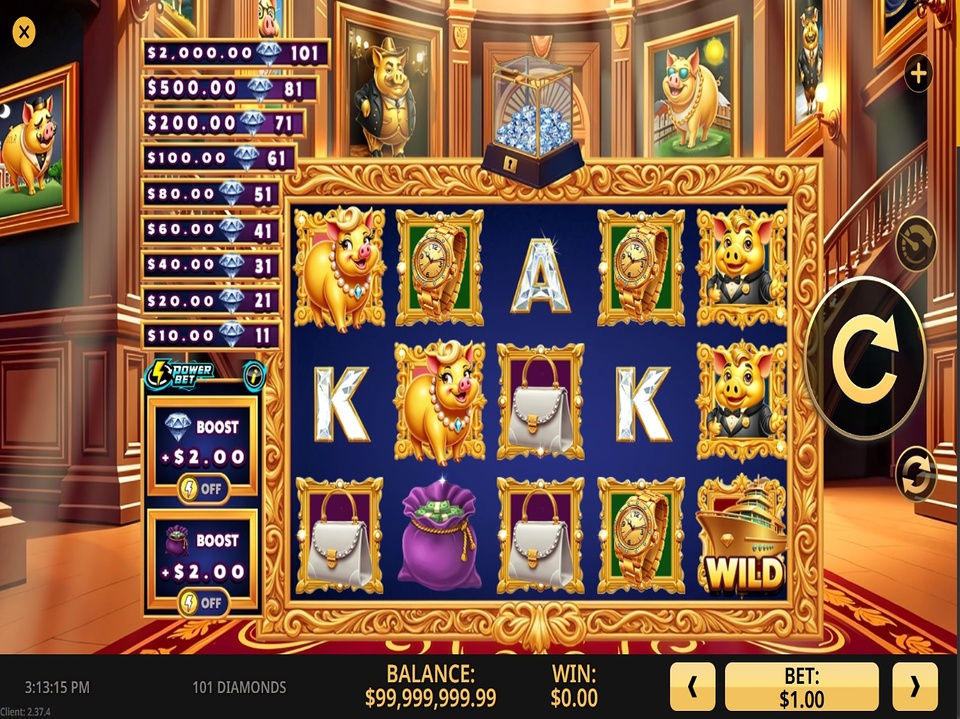Image resolution: width=960 pixels, height=719 pixels.
Task: Close the game with the X button
Action: tap(23, 32)
